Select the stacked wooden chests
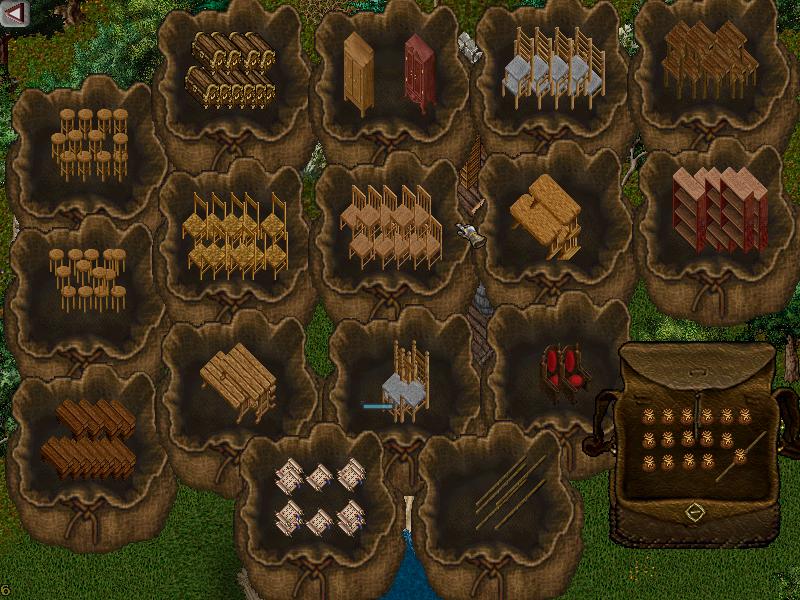This screenshot has width=800, height=600. pos(231,70)
